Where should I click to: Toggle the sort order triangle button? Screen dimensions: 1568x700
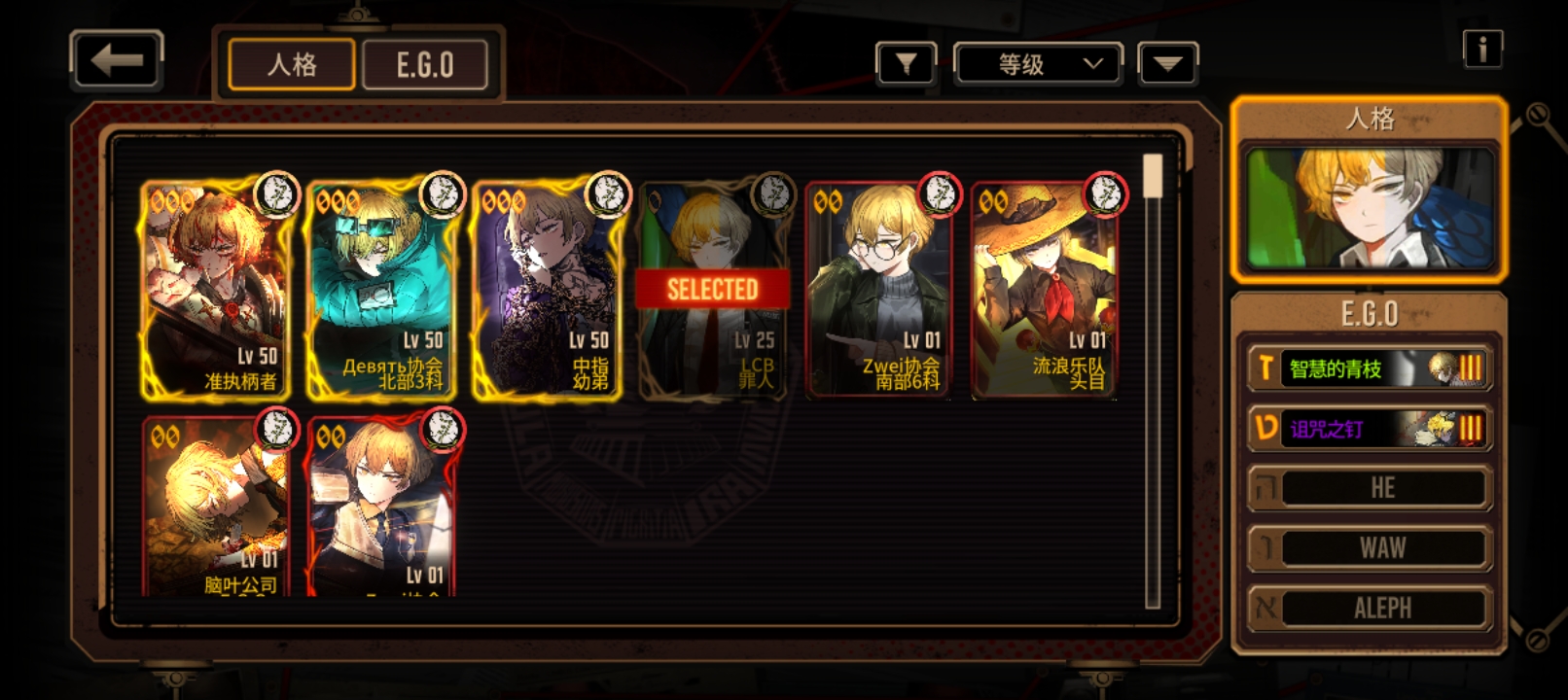pos(1167,64)
